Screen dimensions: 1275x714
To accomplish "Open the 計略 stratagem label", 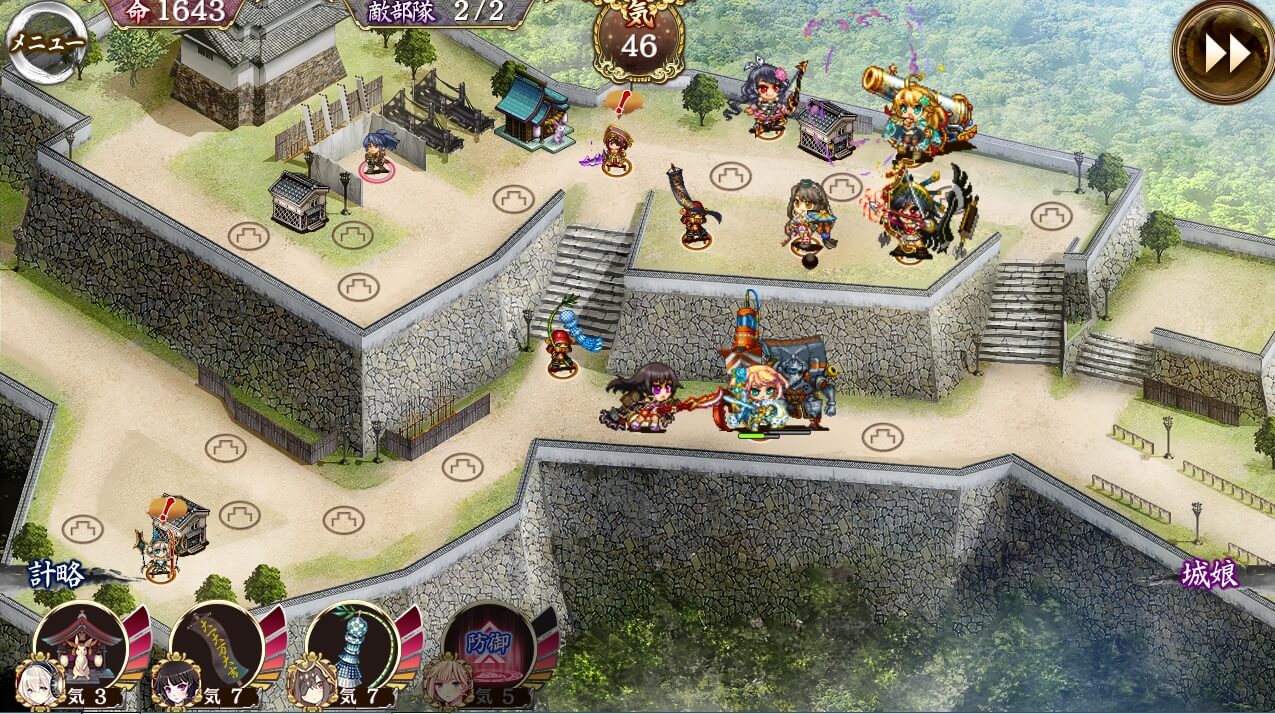I will pyautogui.click(x=56, y=576).
